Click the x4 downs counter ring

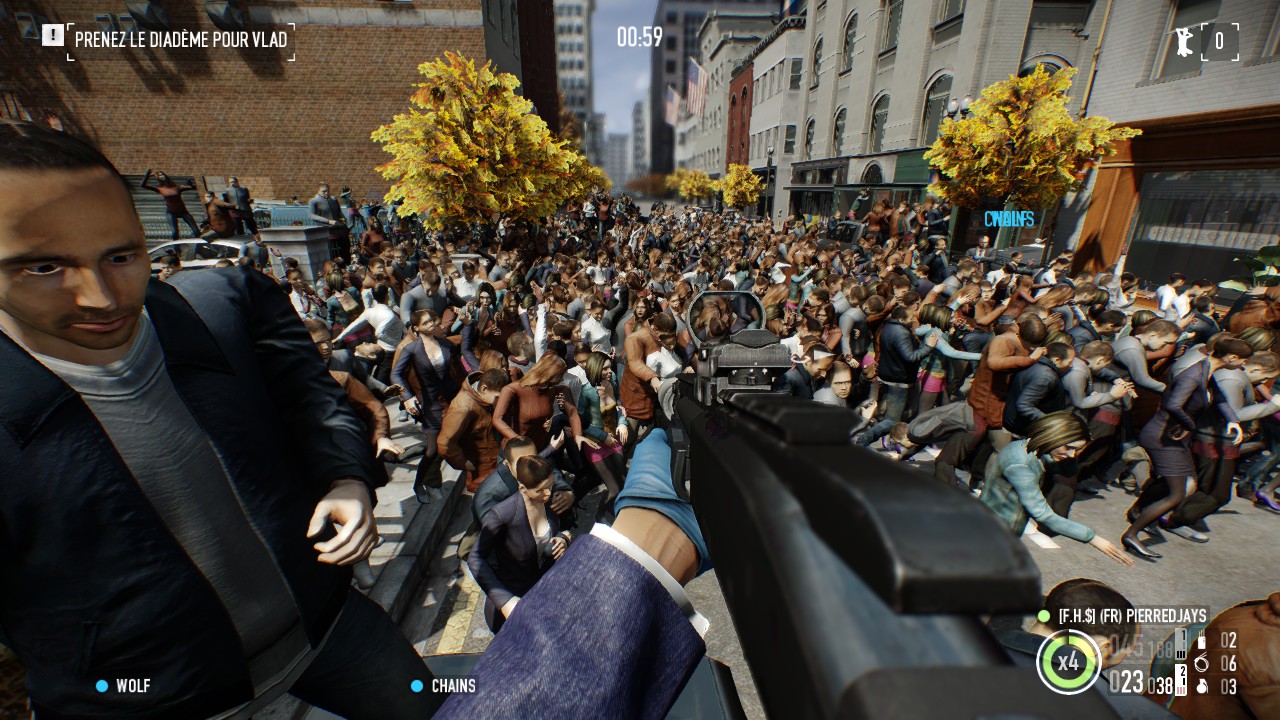[1069, 662]
